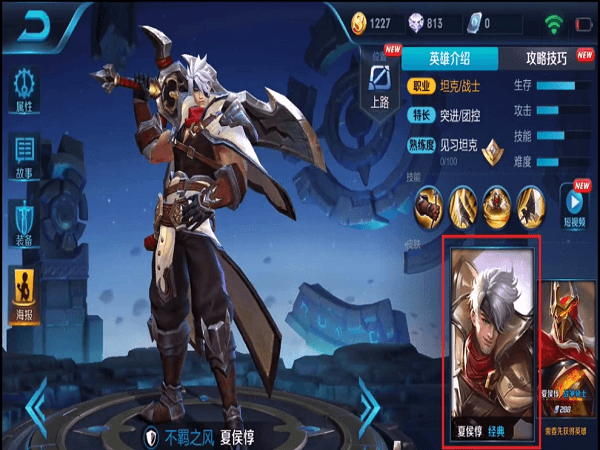Screen dimensions: 600x450
Task: View the red armored figure skill icon
Action: click(x=497, y=205)
